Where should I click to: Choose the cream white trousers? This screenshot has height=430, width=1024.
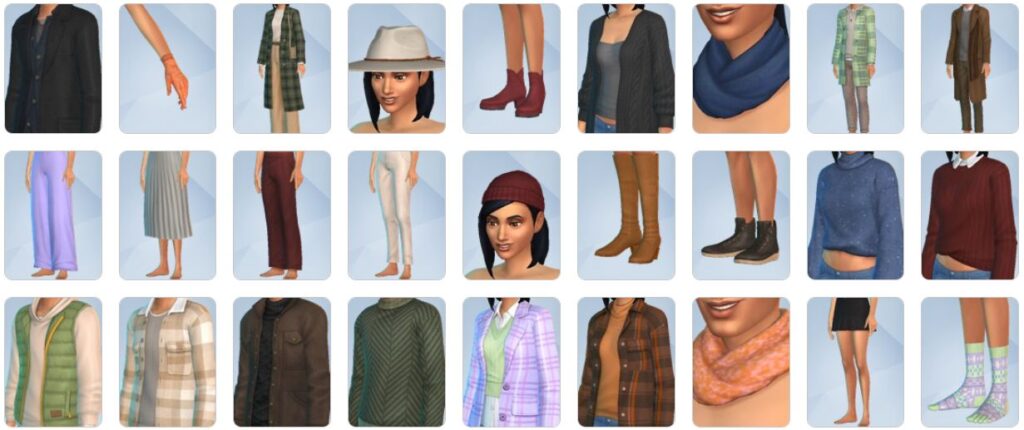coord(396,215)
